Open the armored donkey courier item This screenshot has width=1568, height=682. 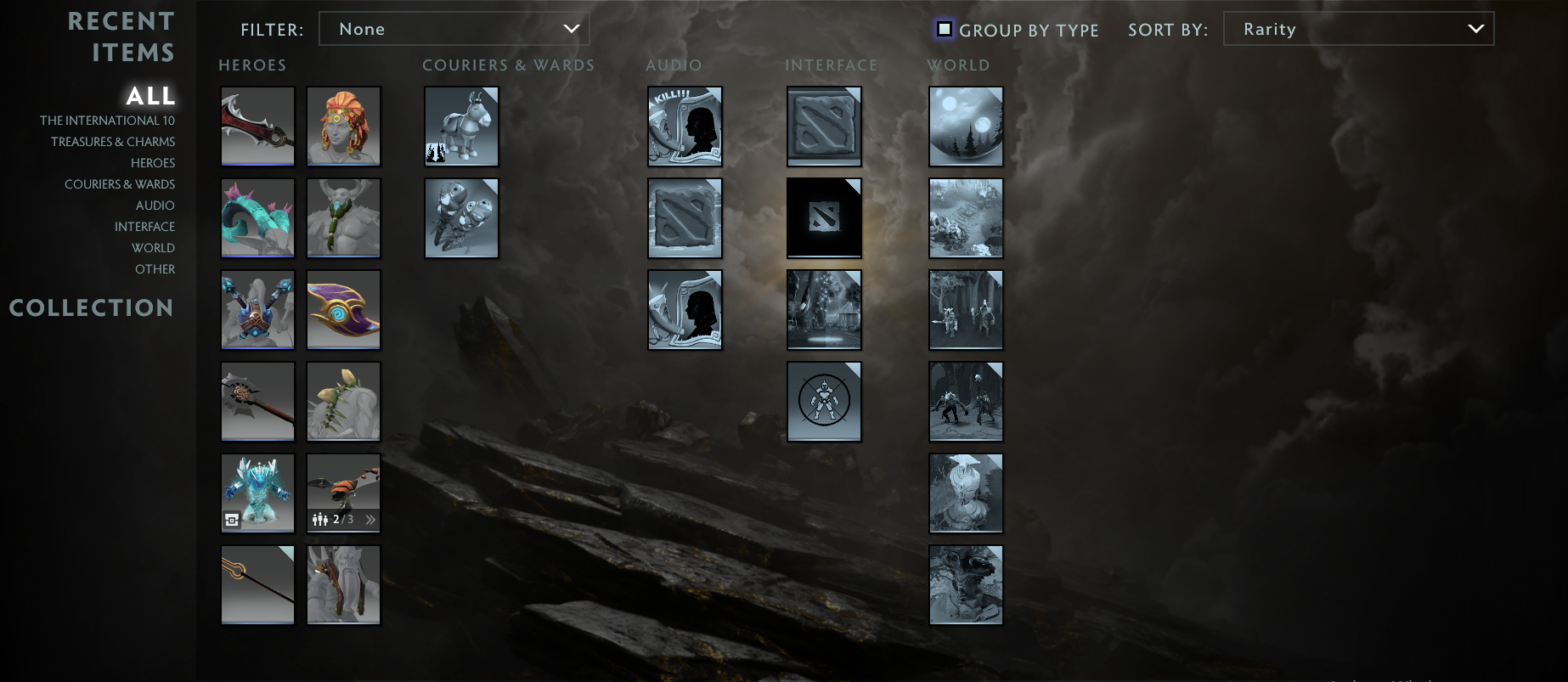tap(461, 127)
